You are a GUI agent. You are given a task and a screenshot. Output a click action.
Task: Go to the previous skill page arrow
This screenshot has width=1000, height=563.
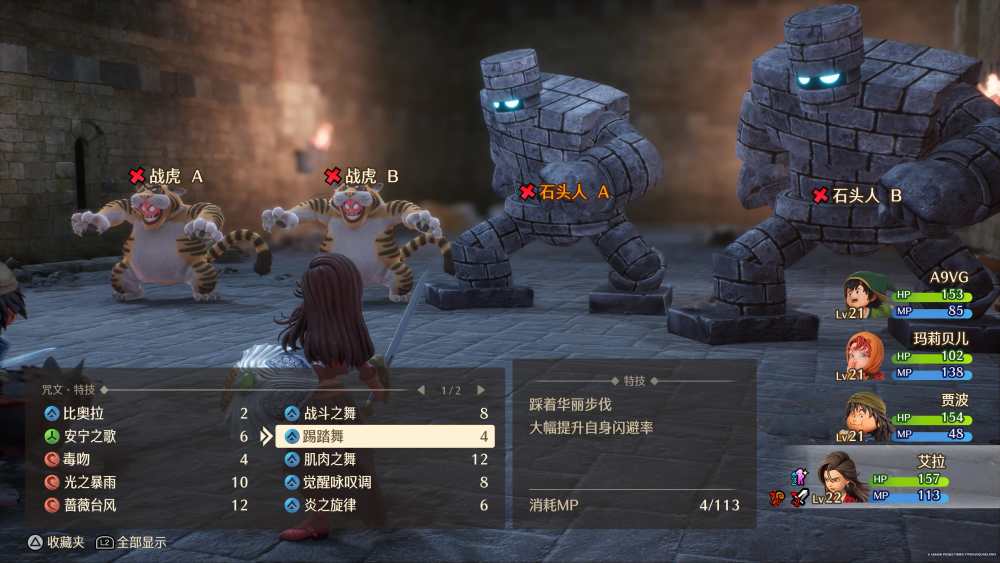pyautogui.click(x=421, y=390)
